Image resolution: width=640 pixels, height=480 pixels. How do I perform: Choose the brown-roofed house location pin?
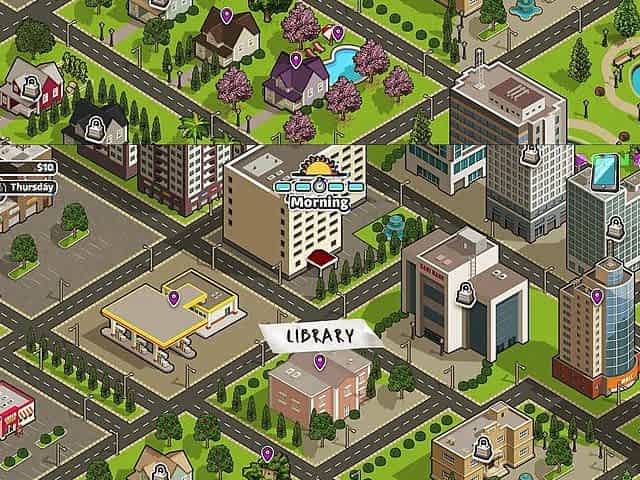(226, 15)
